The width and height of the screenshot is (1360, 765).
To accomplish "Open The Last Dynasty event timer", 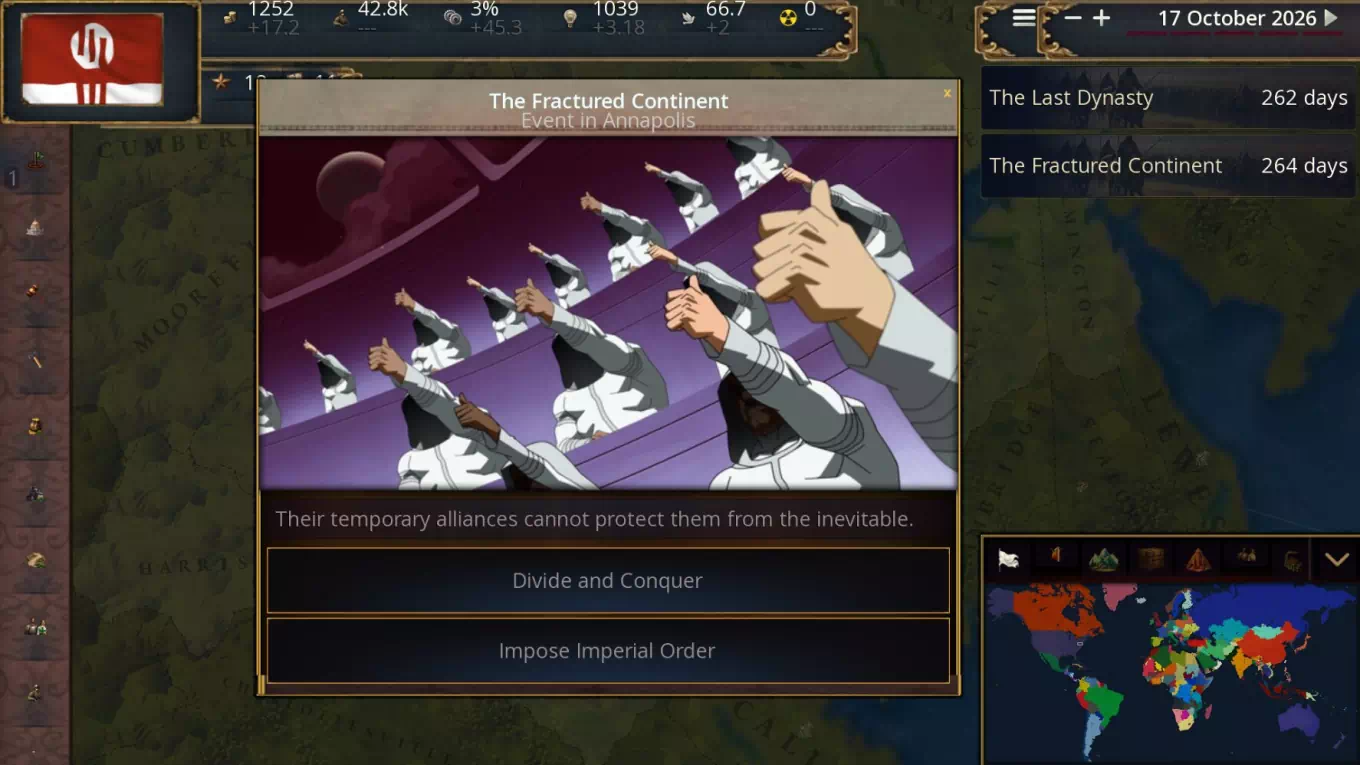I will tap(1168, 98).
